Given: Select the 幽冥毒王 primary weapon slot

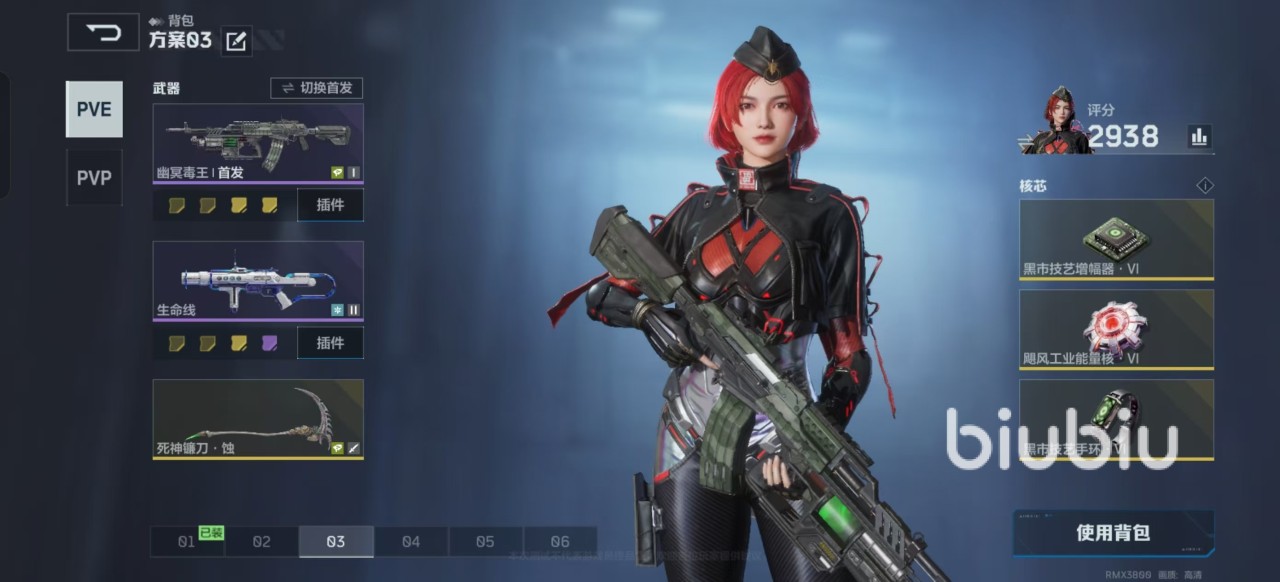Looking at the screenshot, I should [258, 143].
